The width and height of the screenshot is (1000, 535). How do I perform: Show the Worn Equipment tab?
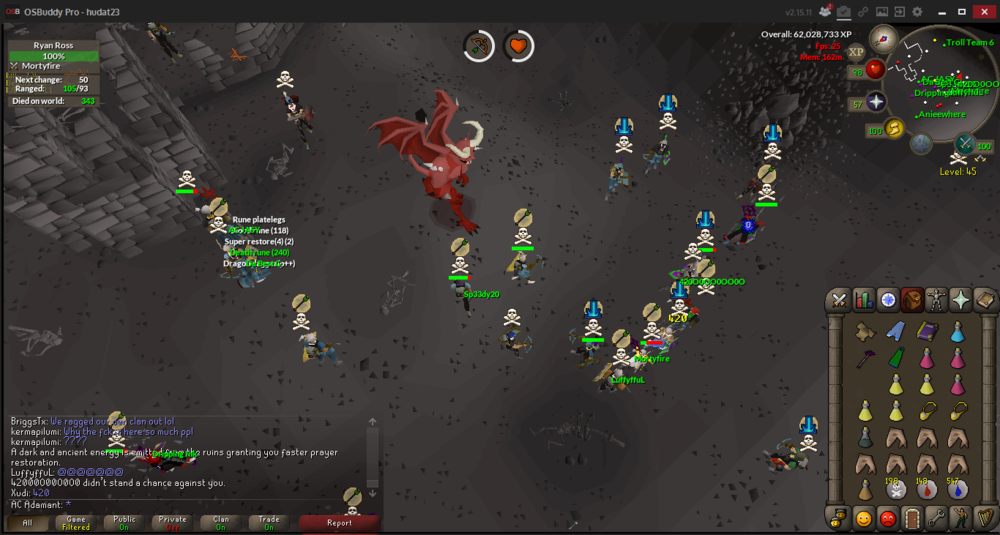tap(937, 300)
